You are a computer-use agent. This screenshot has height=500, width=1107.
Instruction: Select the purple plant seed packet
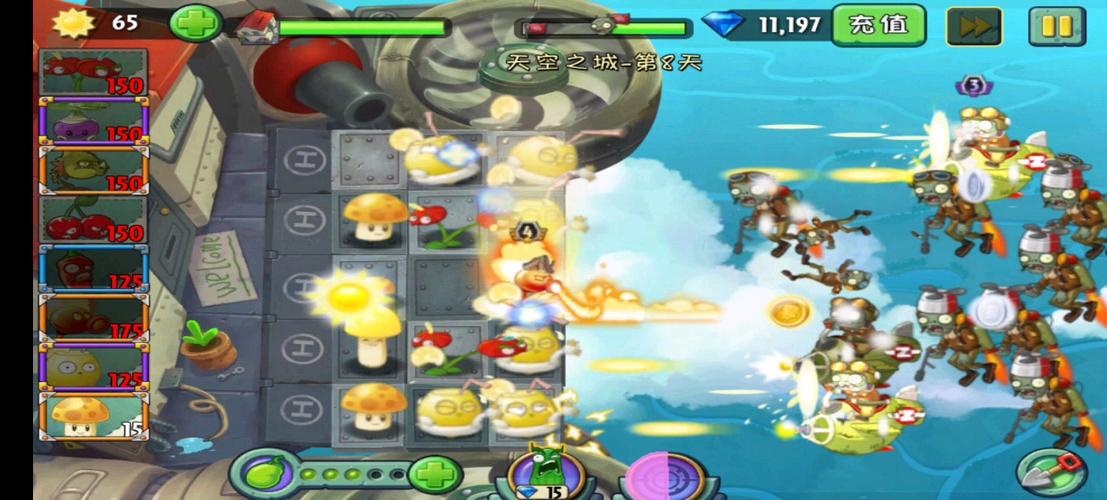pos(93,121)
